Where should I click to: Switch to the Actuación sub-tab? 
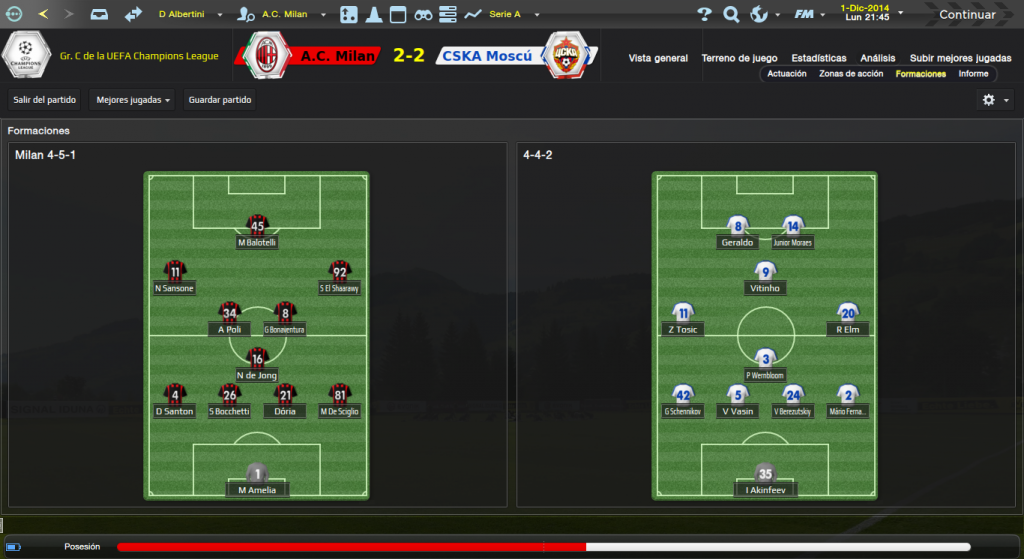coord(787,74)
